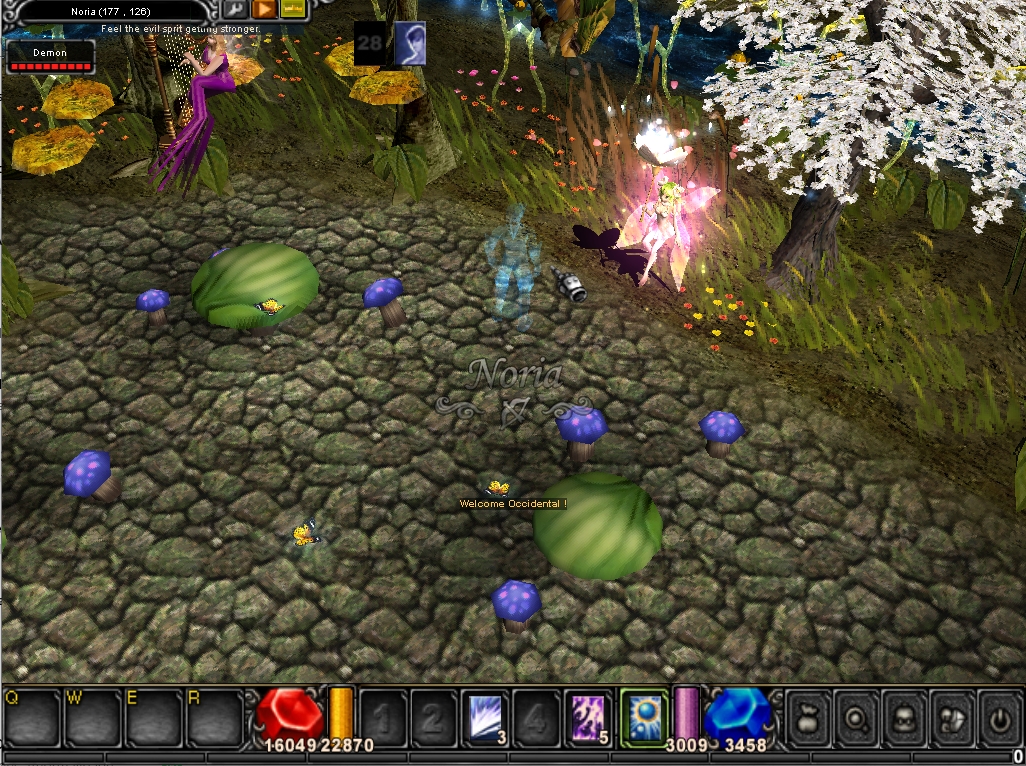Use the purple lightning skill in slot 5
Screen dimensions: 1026x766
click(x=589, y=716)
